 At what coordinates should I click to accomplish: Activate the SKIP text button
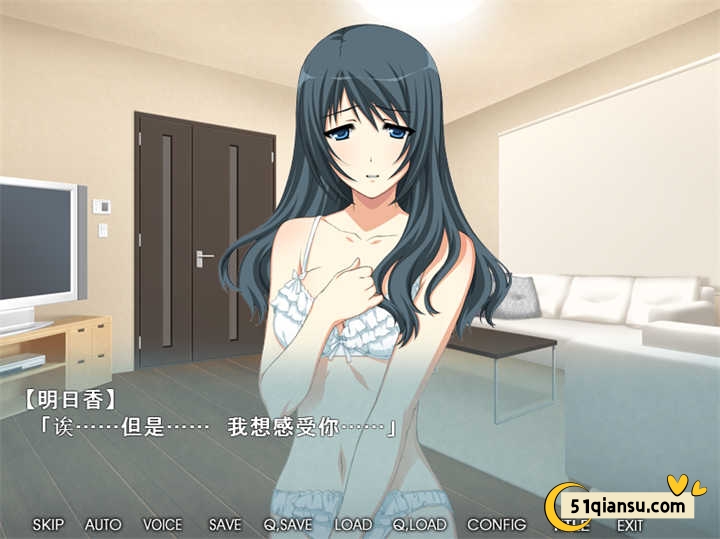(48, 524)
